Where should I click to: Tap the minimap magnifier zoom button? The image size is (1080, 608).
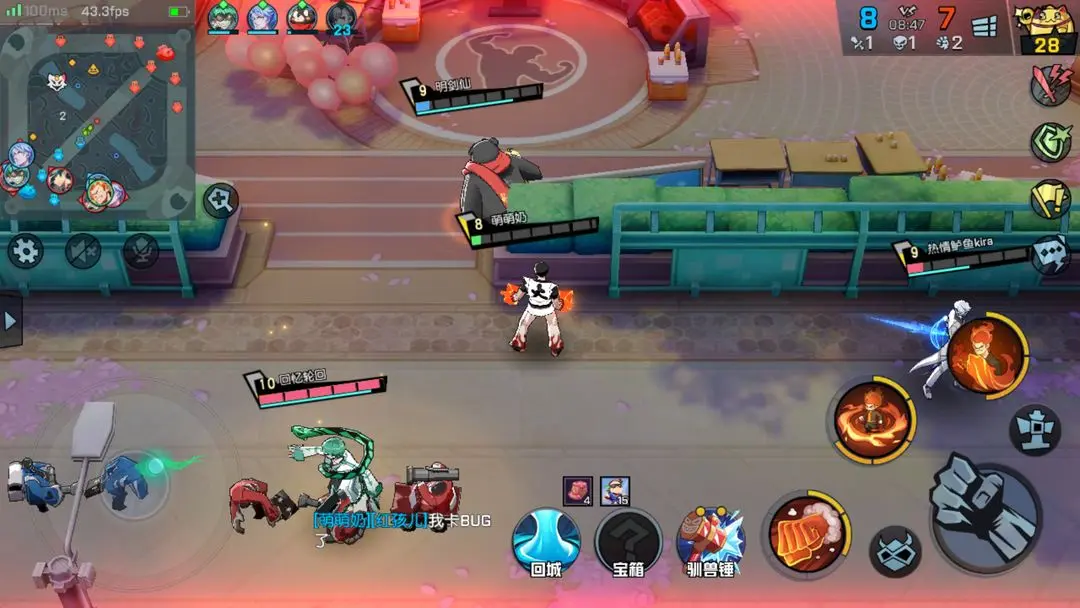pyautogui.click(x=220, y=200)
